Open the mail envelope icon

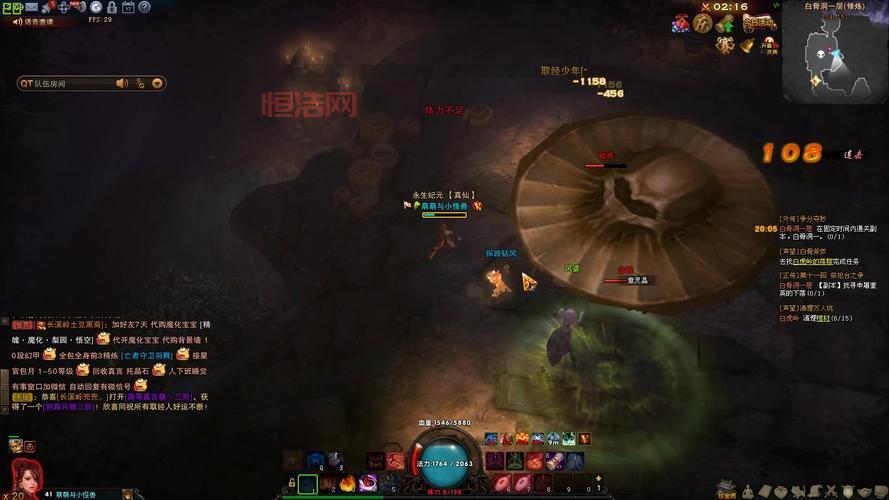(31, 7)
